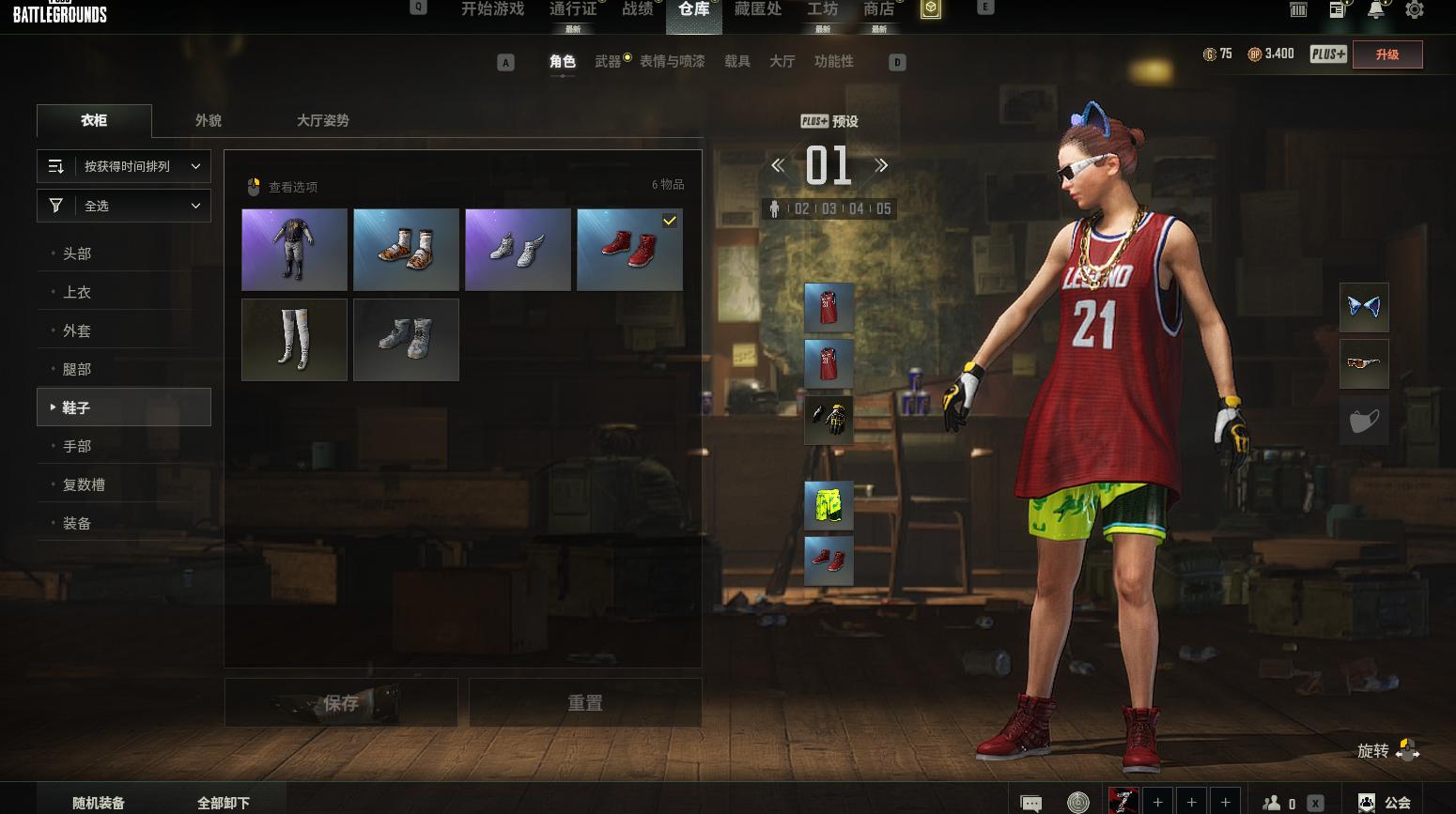Select the 头部 (Head) category

point(77,253)
